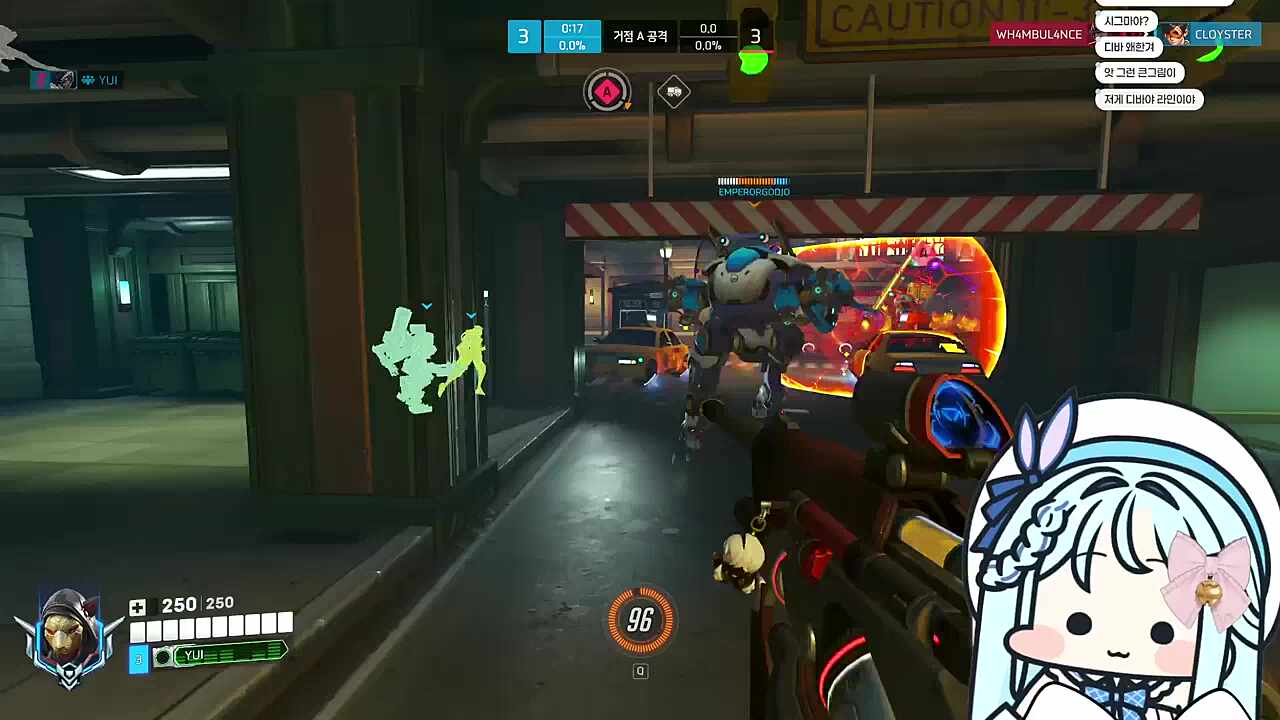1280x720 pixels.
Task: Expand the match timer showing 0:17
Action: [x=571, y=28]
